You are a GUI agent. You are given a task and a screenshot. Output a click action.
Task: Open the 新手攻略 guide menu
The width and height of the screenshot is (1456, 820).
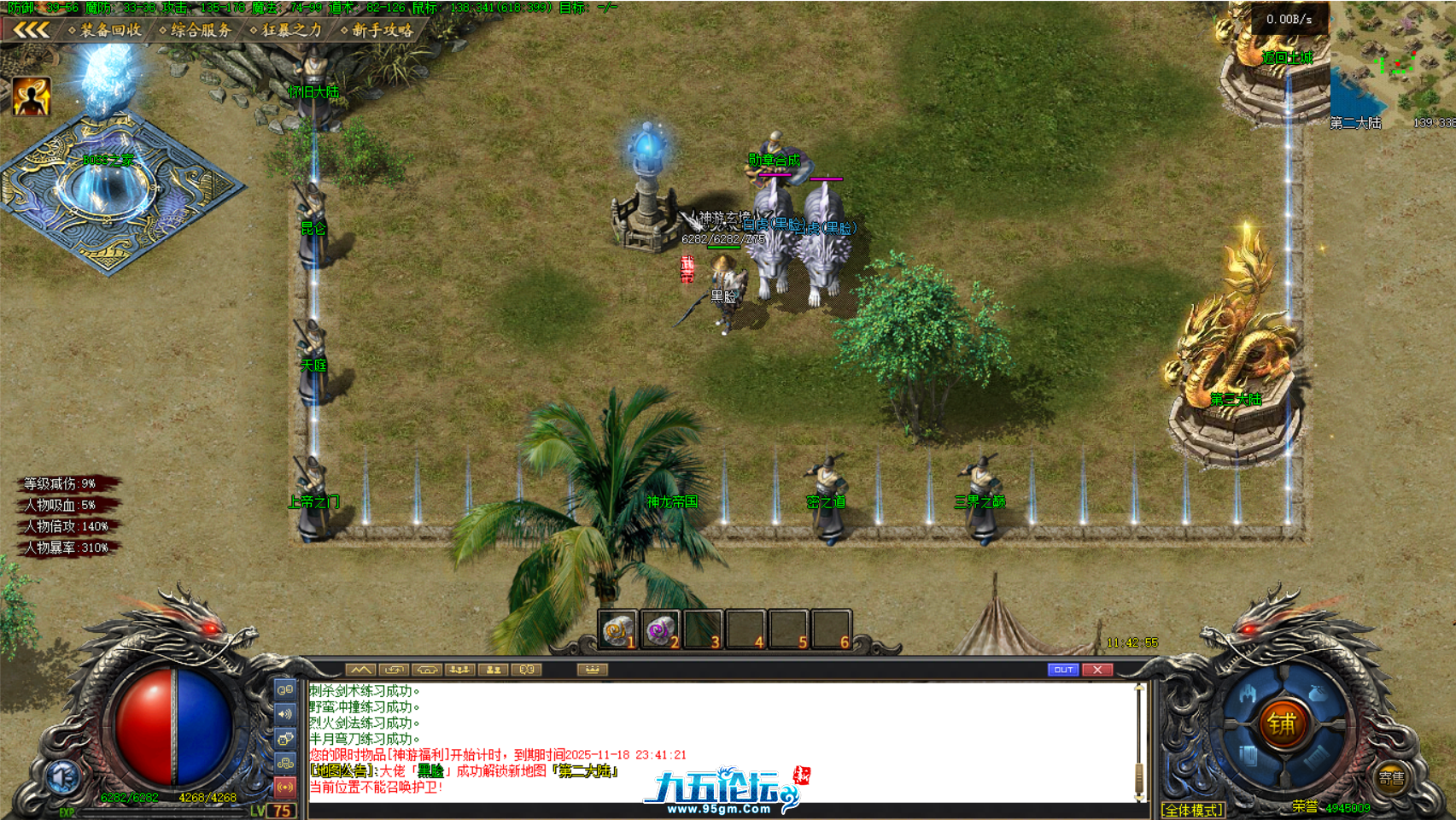click(x=383, y=28)
